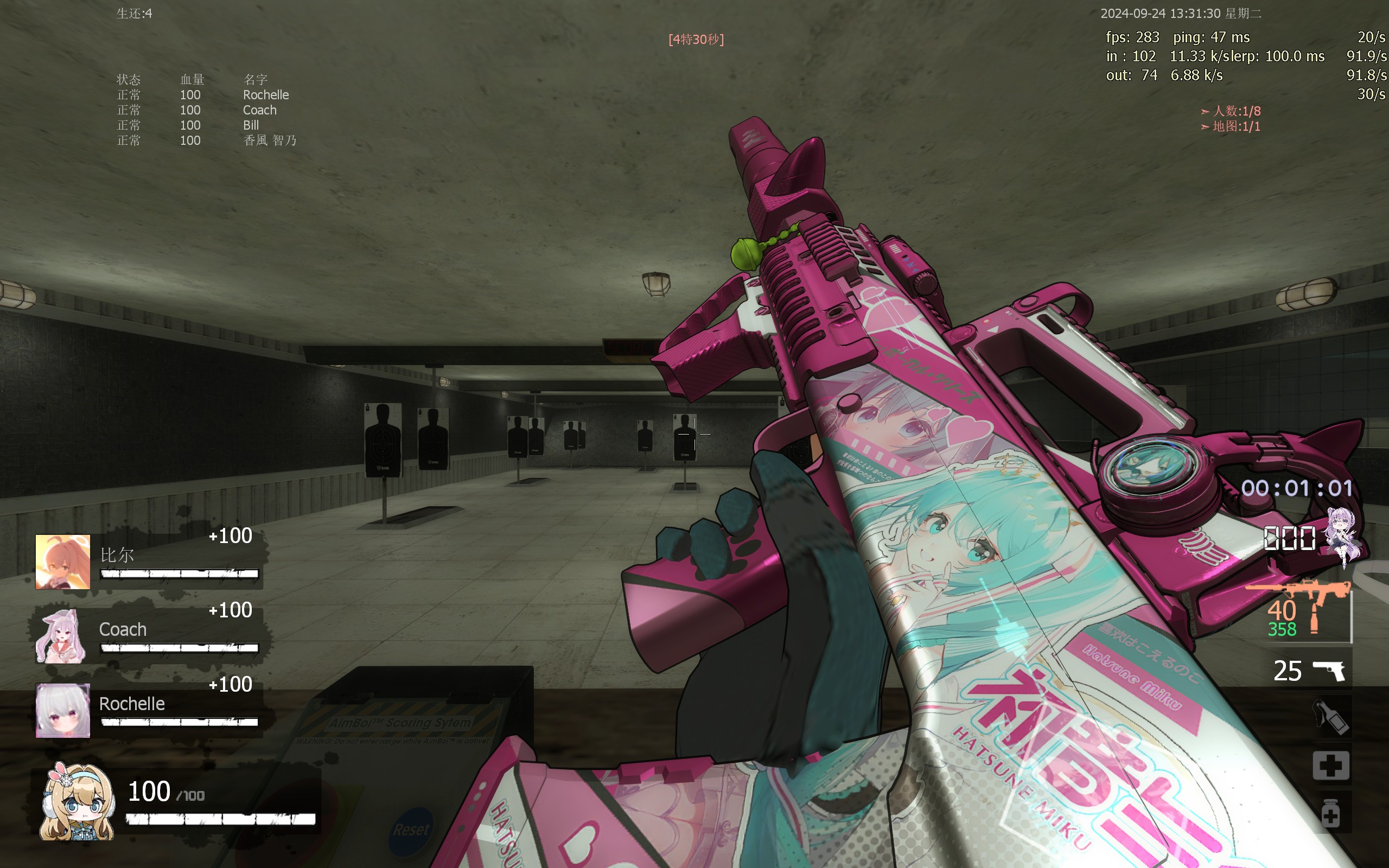Screen dimensions: 1389x868
Task: Click the orange-haired 比尔 teammate portrait
Action: click(62, 561)
